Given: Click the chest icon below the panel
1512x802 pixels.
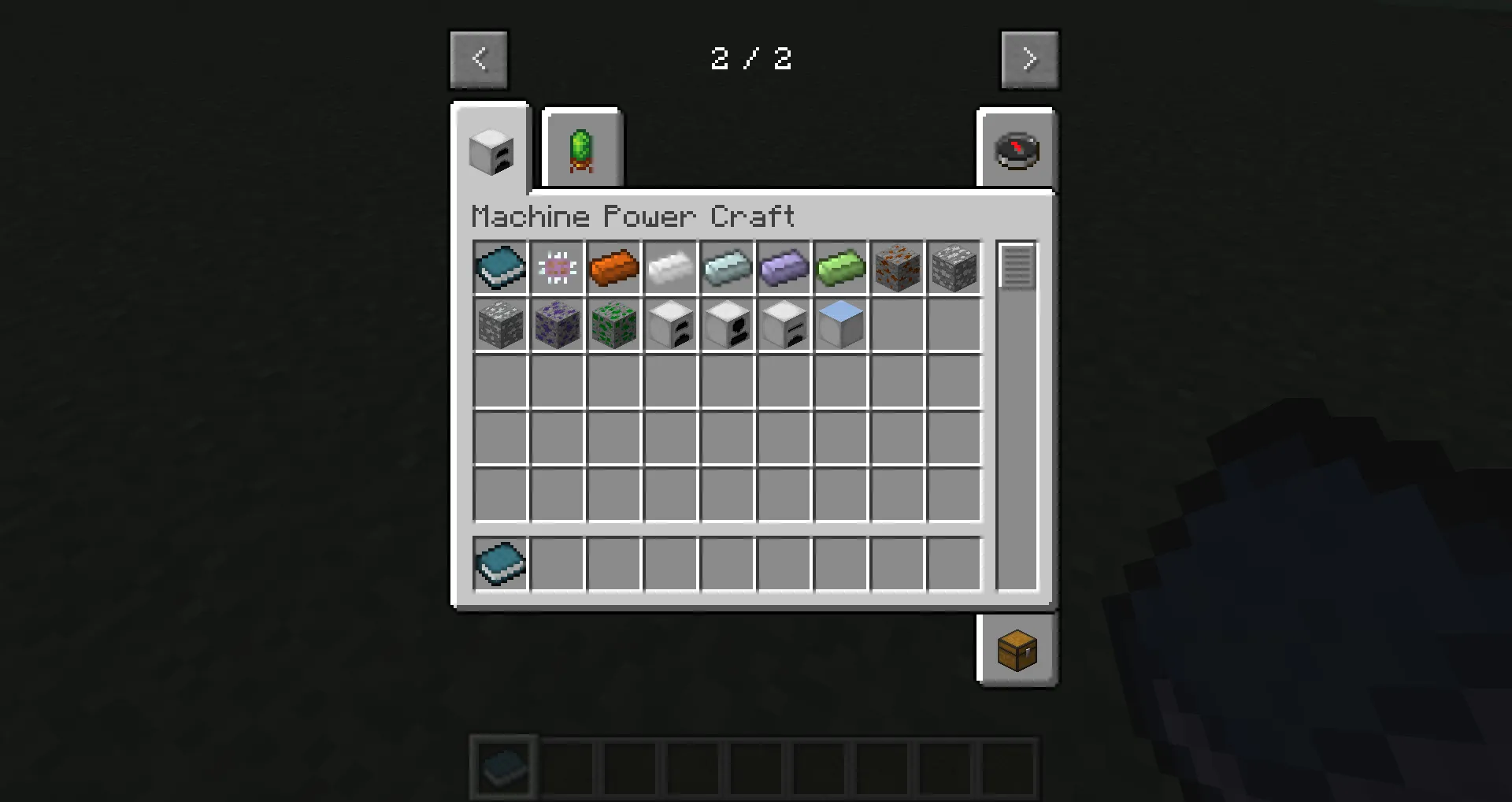Looking at the screenshot, I should pos(1017,651).
